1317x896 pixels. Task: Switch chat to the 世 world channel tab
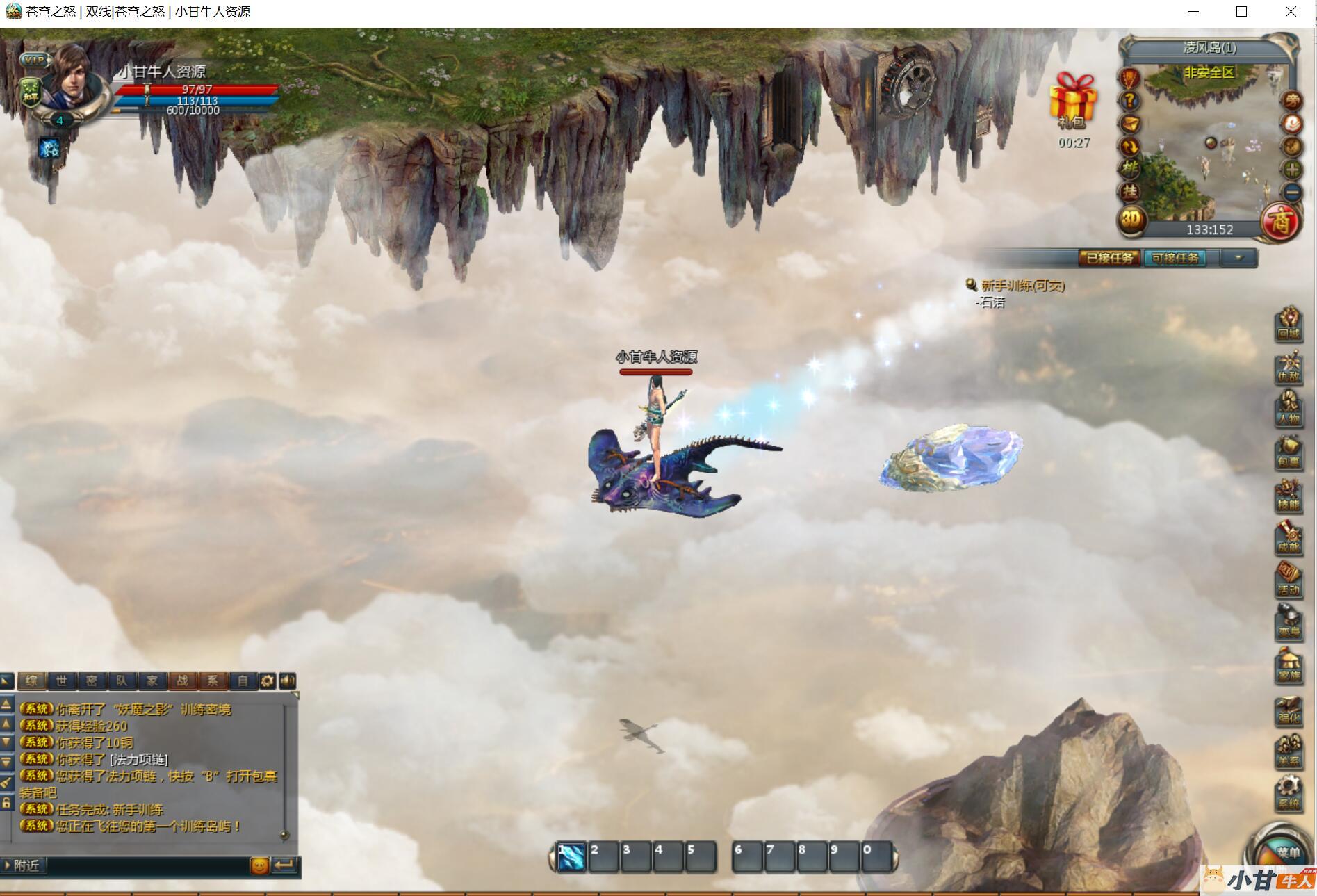61,681
